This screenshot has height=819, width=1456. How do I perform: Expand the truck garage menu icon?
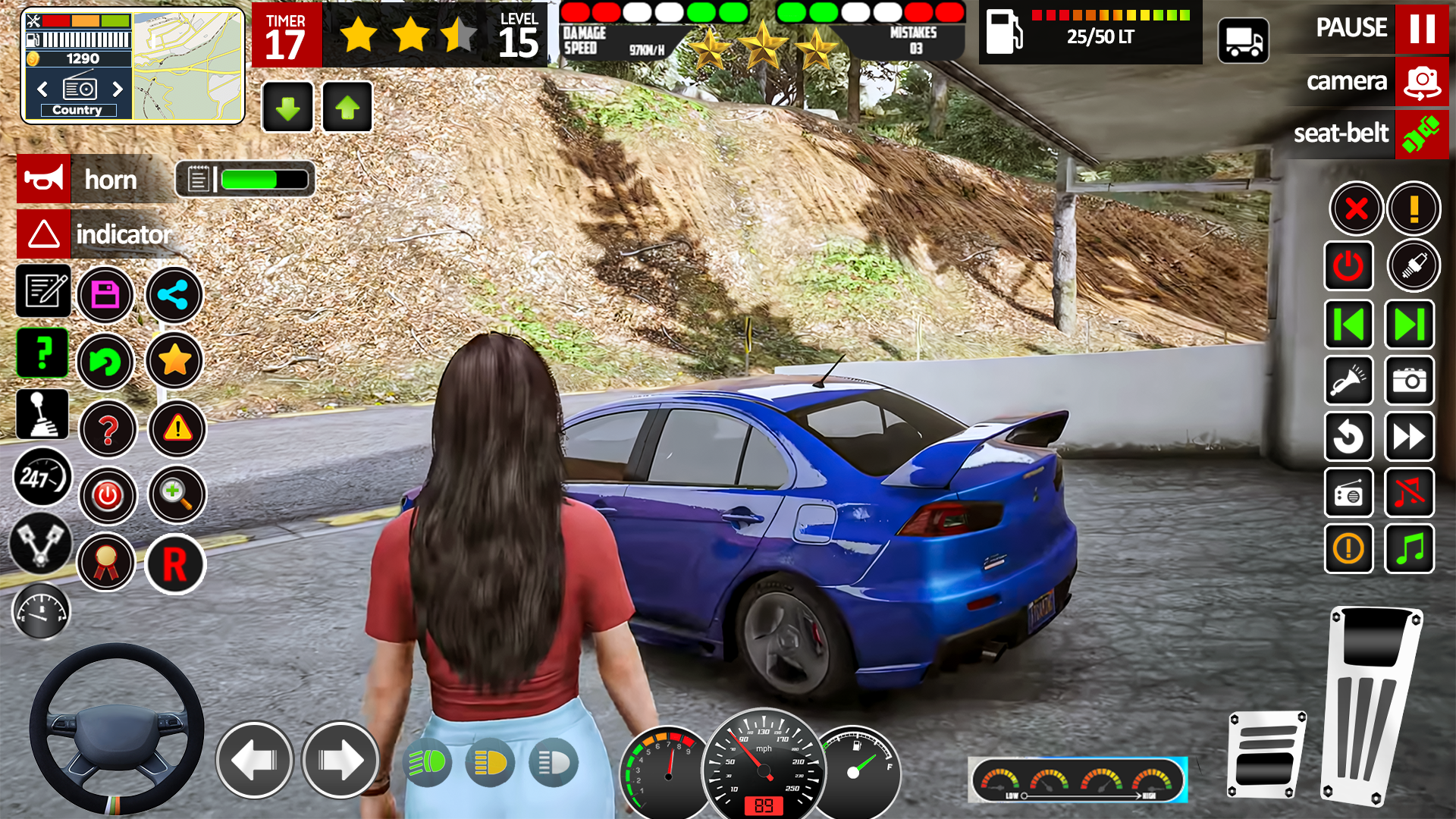1244,40
